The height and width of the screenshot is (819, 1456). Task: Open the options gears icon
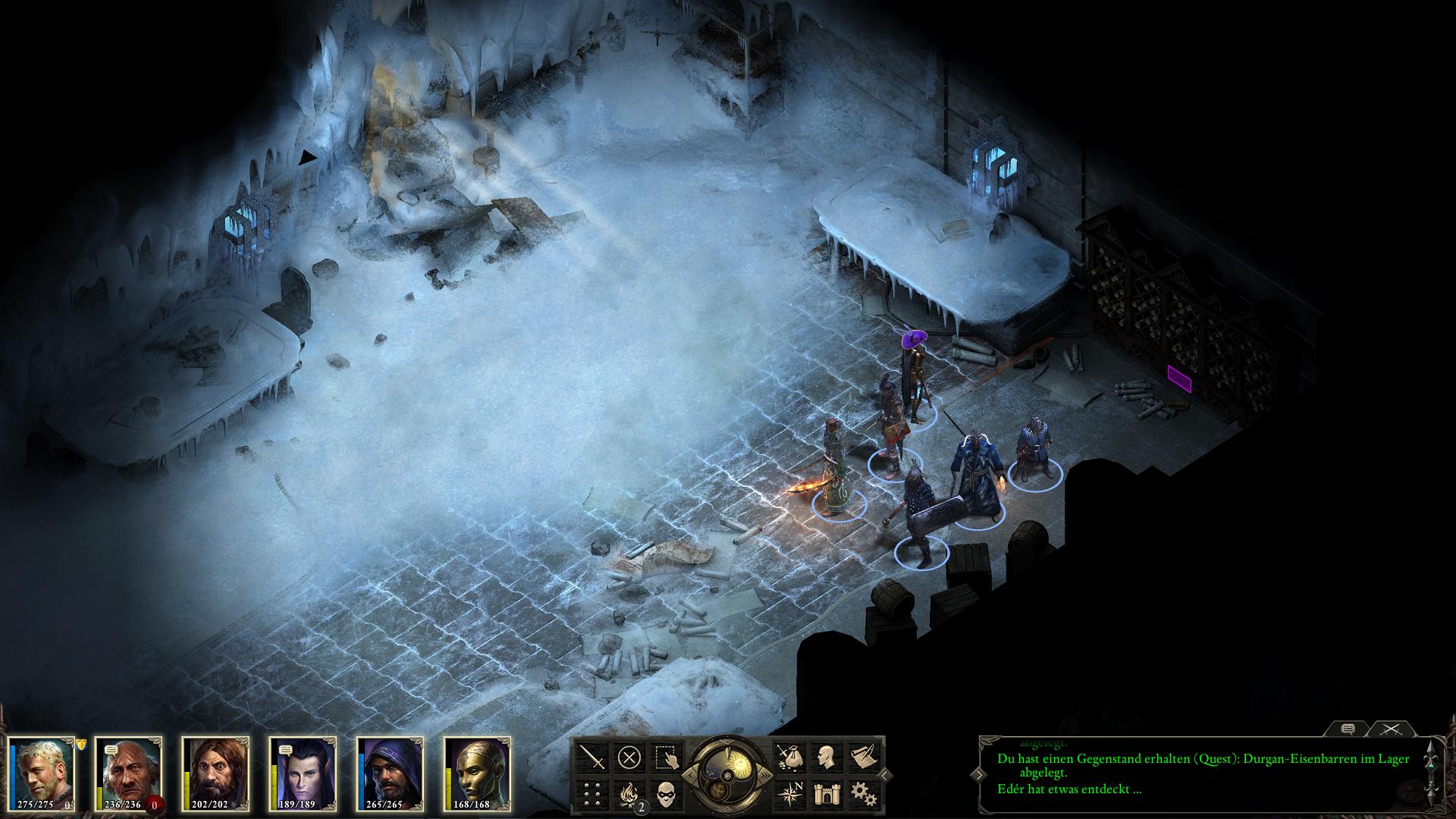click(863, 794)
